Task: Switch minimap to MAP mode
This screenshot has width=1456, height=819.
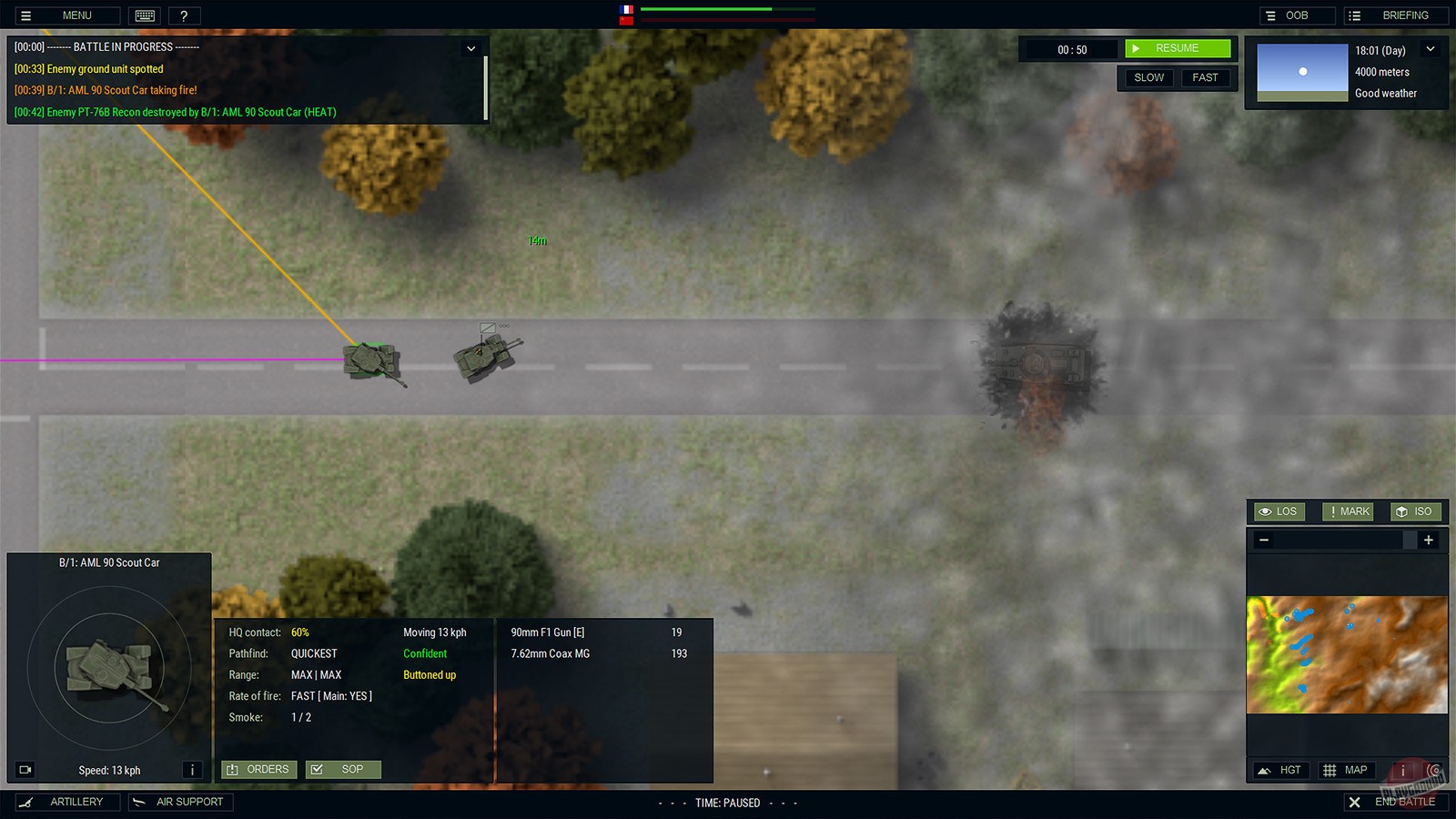Action: pos(1345,770)
